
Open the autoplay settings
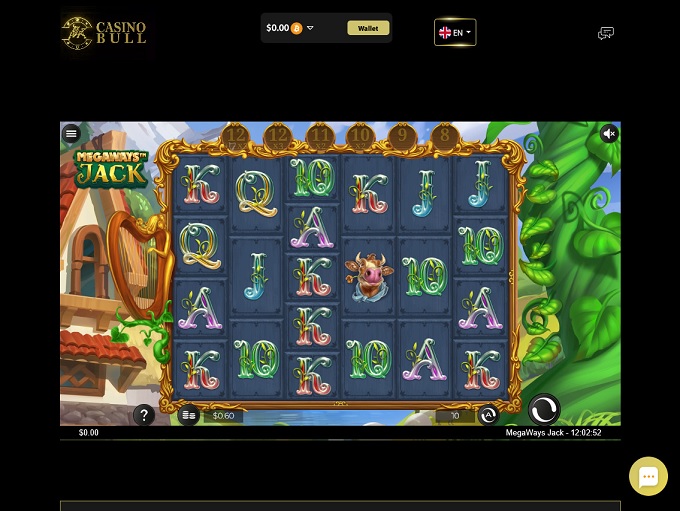[488, 416]
